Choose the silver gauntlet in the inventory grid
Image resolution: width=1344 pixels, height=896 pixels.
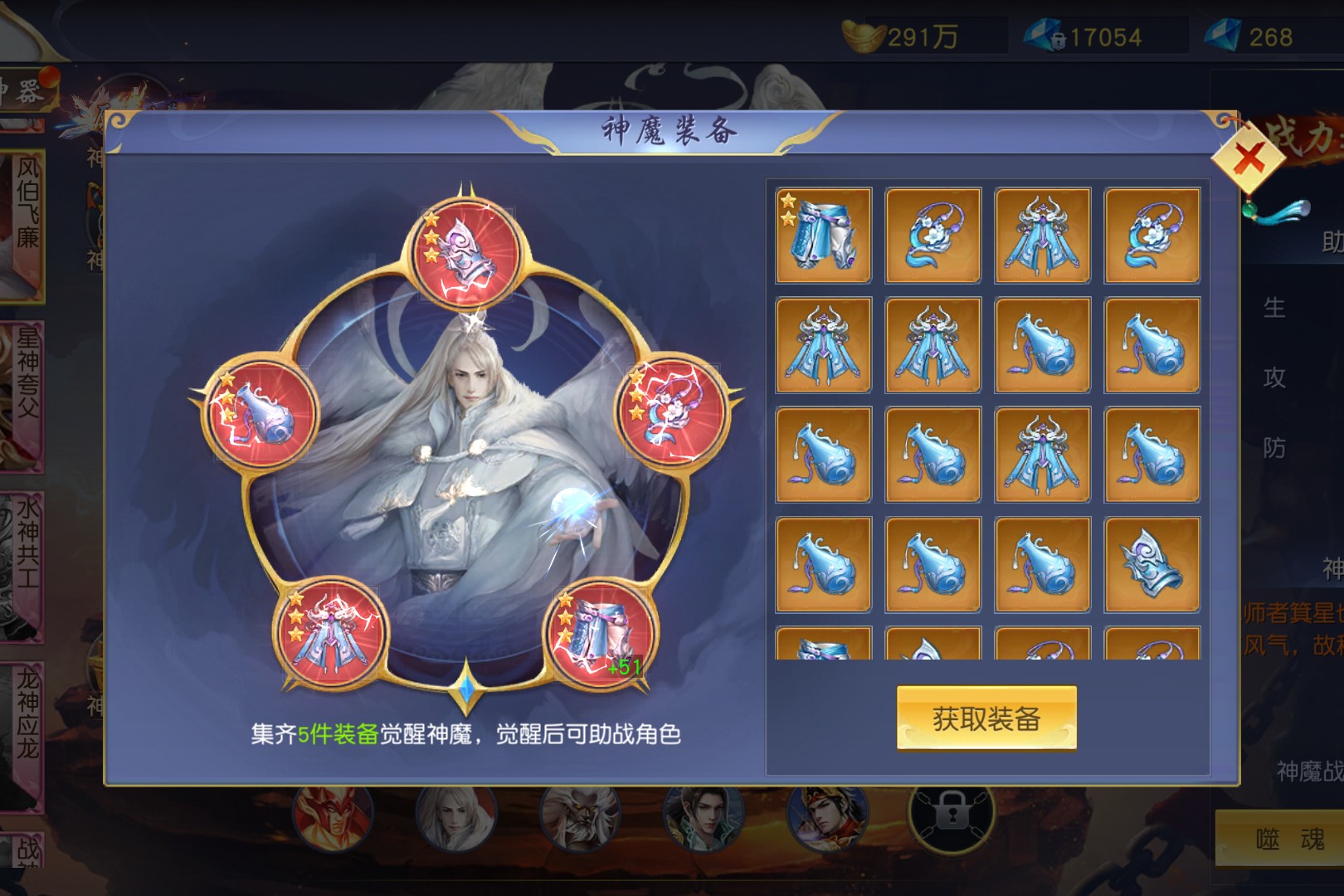(1152, 565)
